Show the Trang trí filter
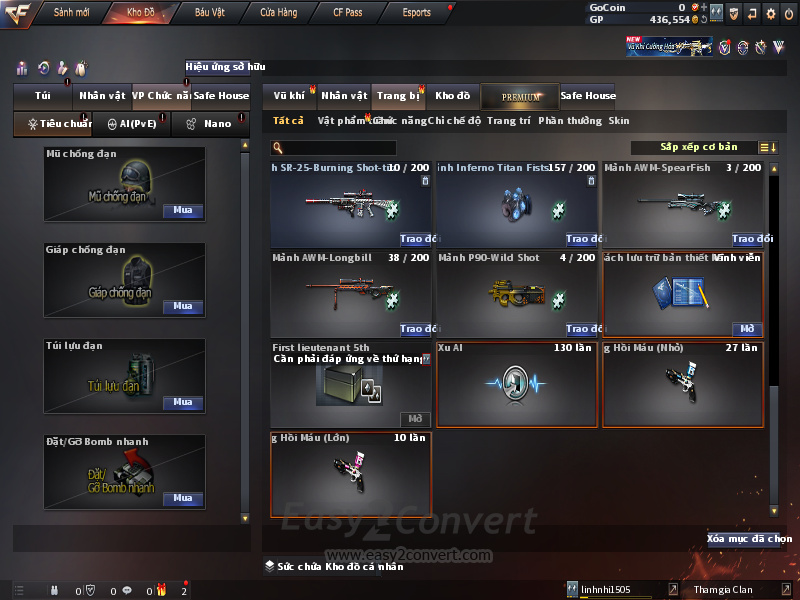The image size is (800, 600). [509, 121]
